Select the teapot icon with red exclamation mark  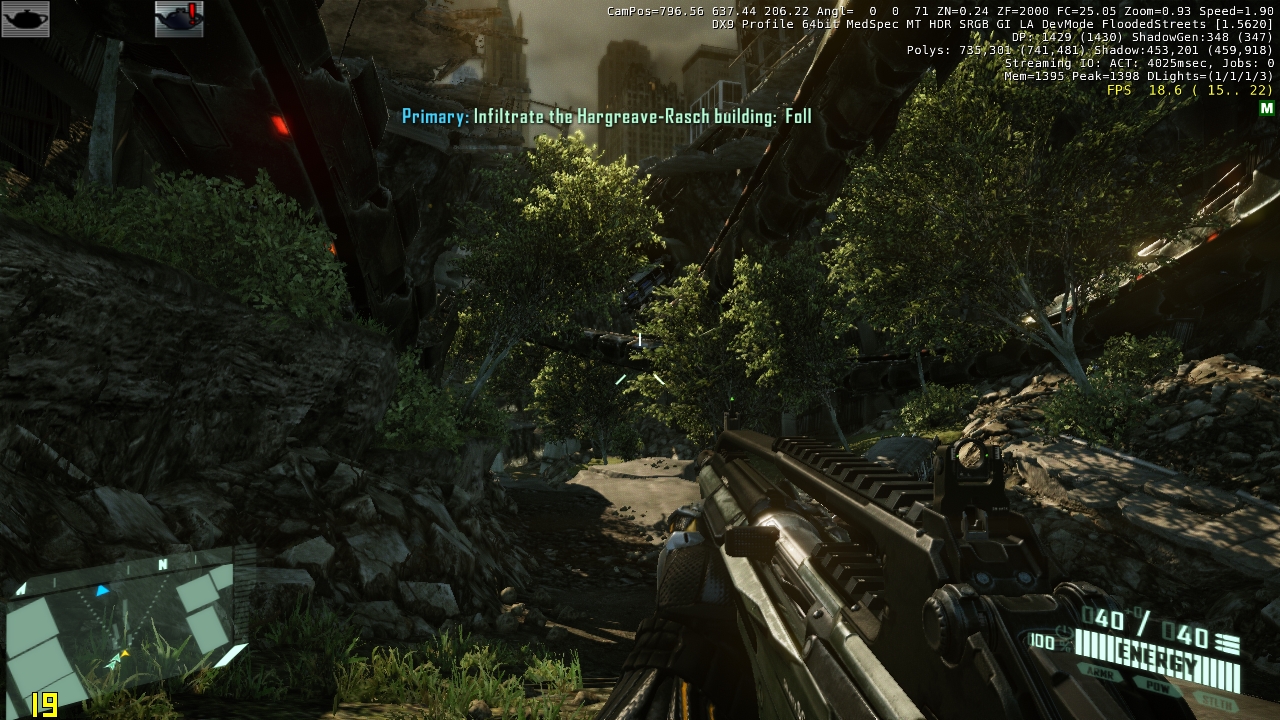tap(179, 19)
